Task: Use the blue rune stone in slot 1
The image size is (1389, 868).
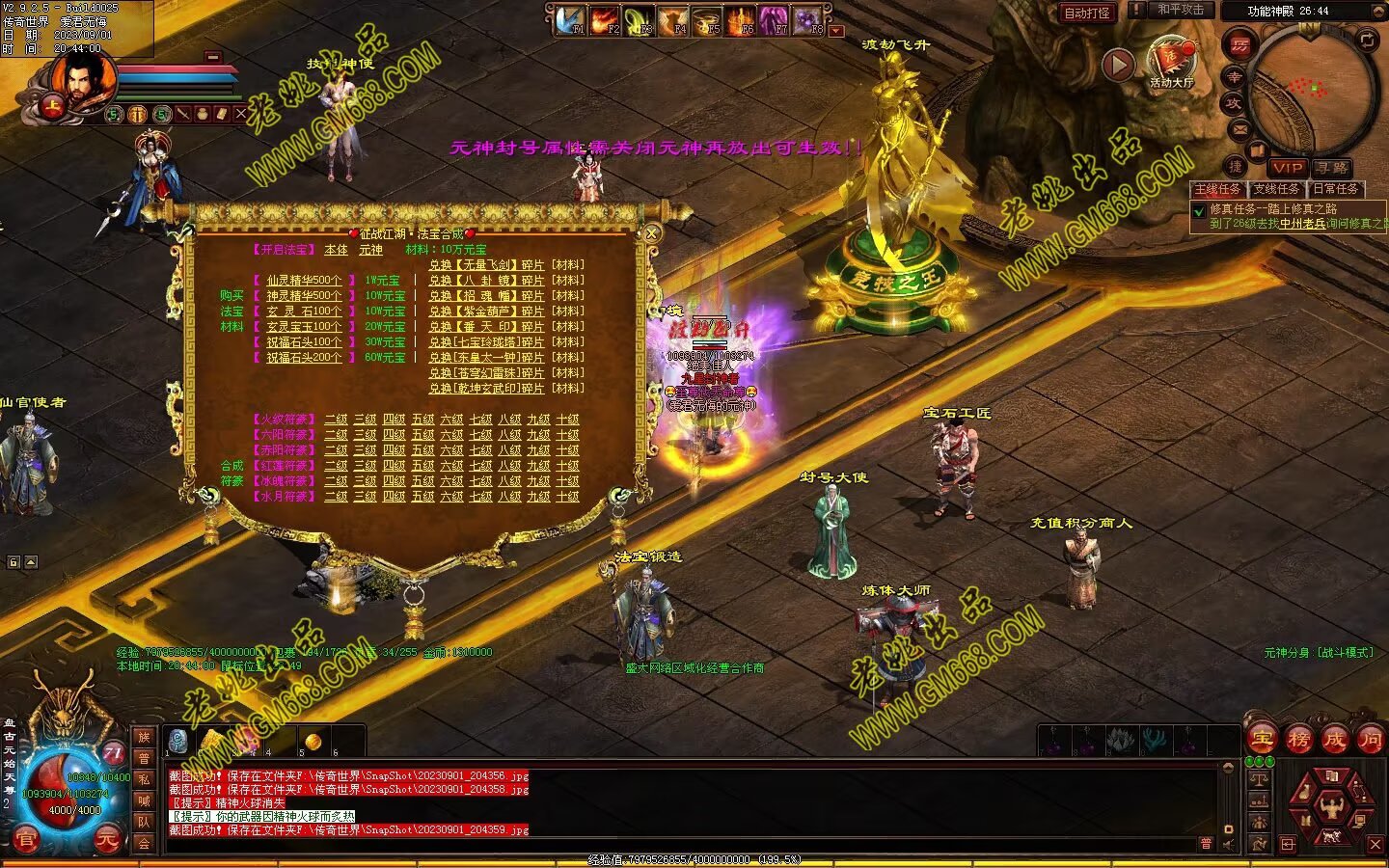Action: (178, 741)
